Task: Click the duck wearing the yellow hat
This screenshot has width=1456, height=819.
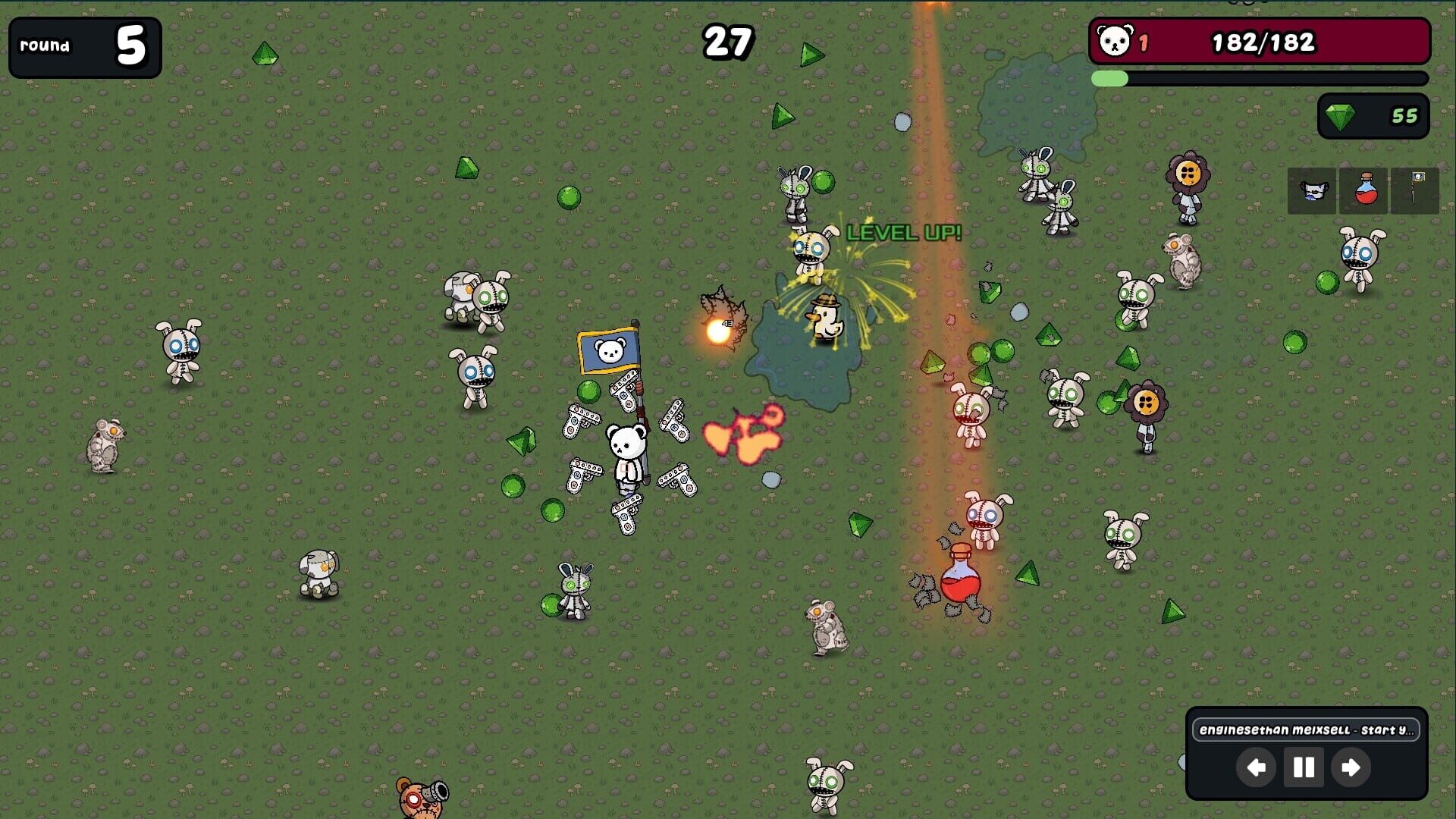Action: coord(827,318)
